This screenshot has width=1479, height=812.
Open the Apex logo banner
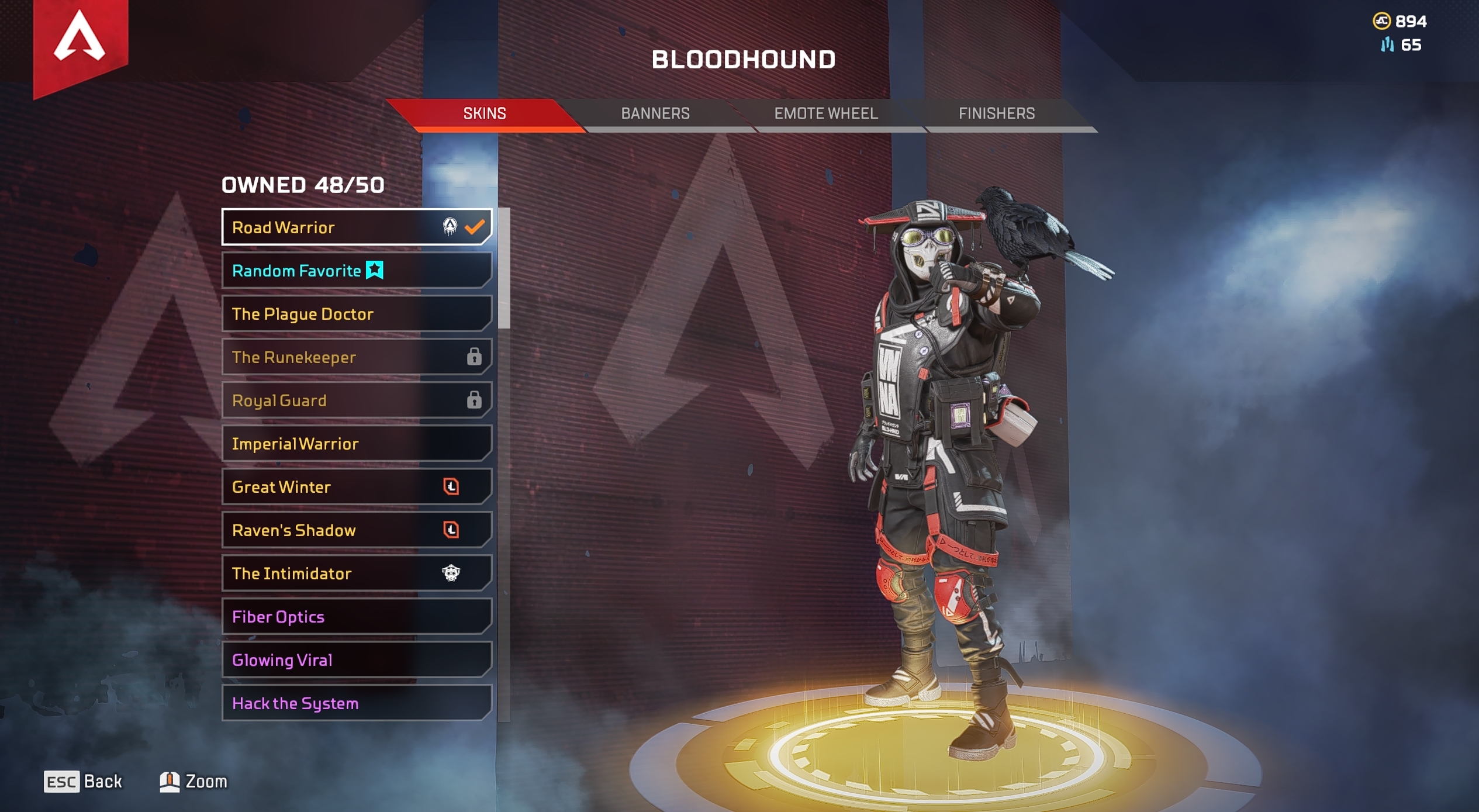[x=80, y=41]
